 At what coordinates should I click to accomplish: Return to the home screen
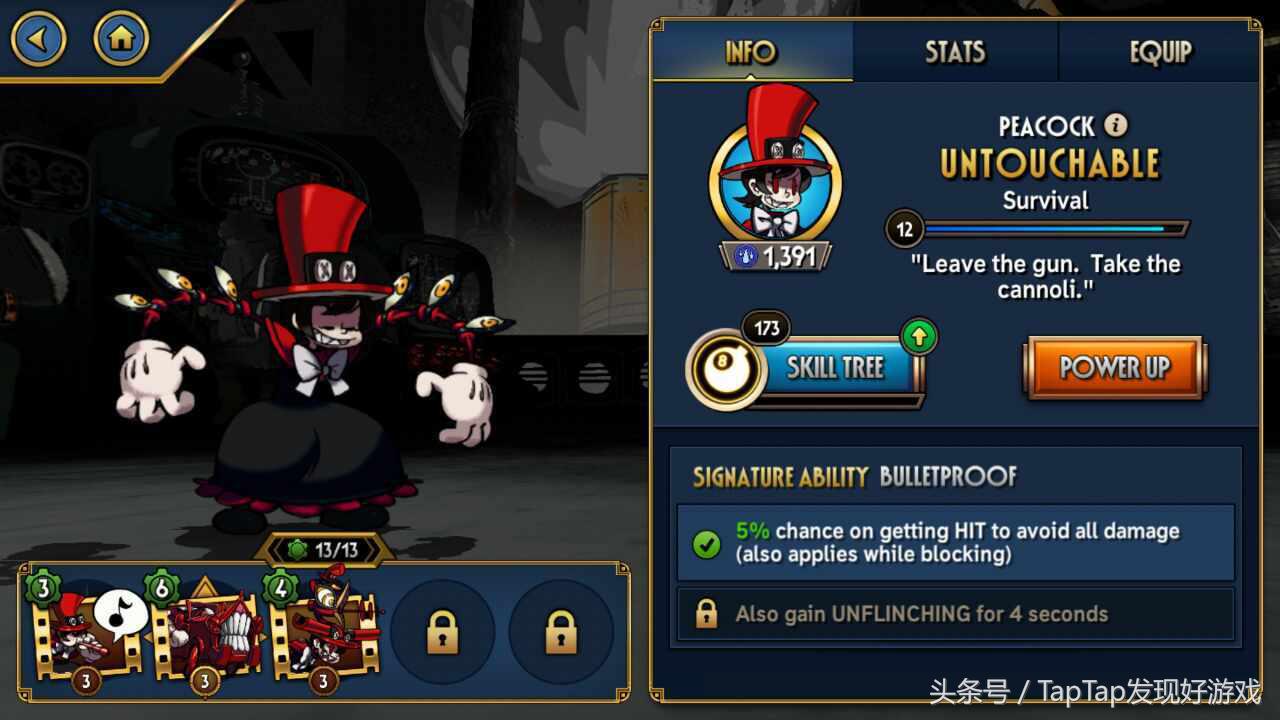pos(121,39)
